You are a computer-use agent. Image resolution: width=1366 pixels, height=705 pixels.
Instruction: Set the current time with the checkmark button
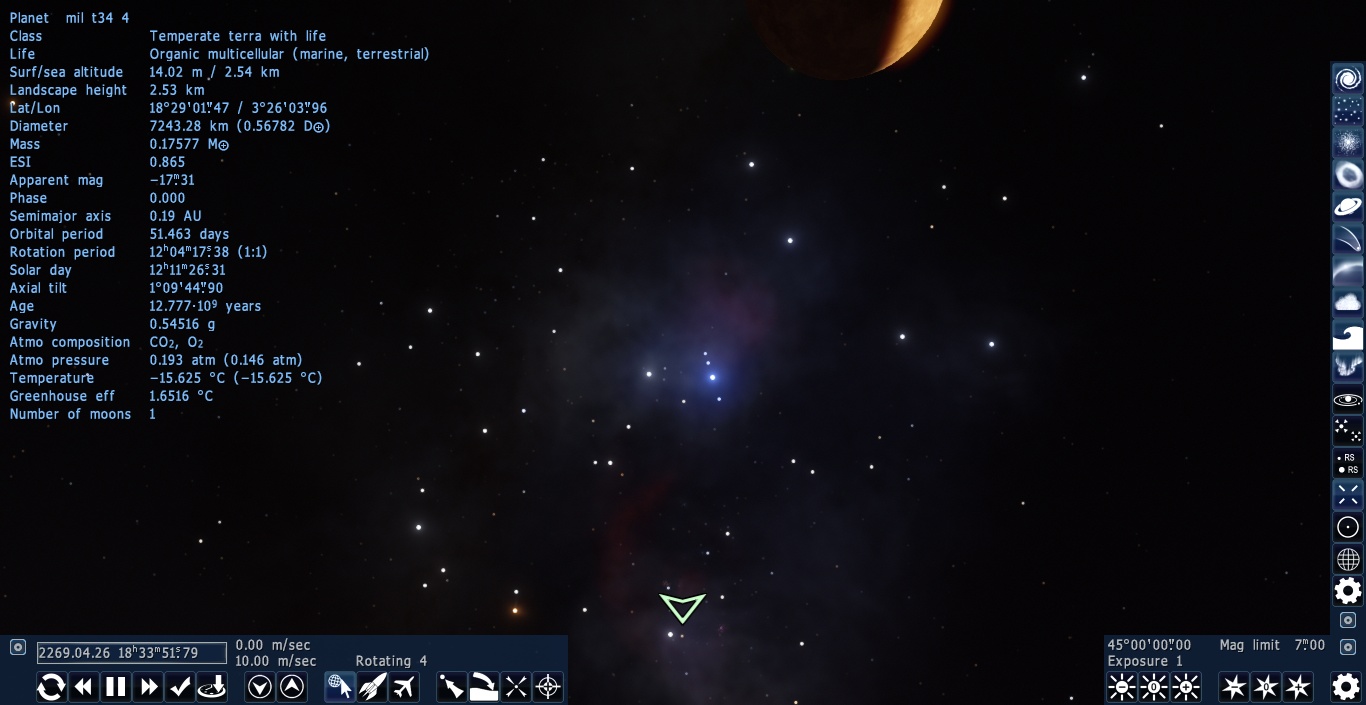point(181,687)
